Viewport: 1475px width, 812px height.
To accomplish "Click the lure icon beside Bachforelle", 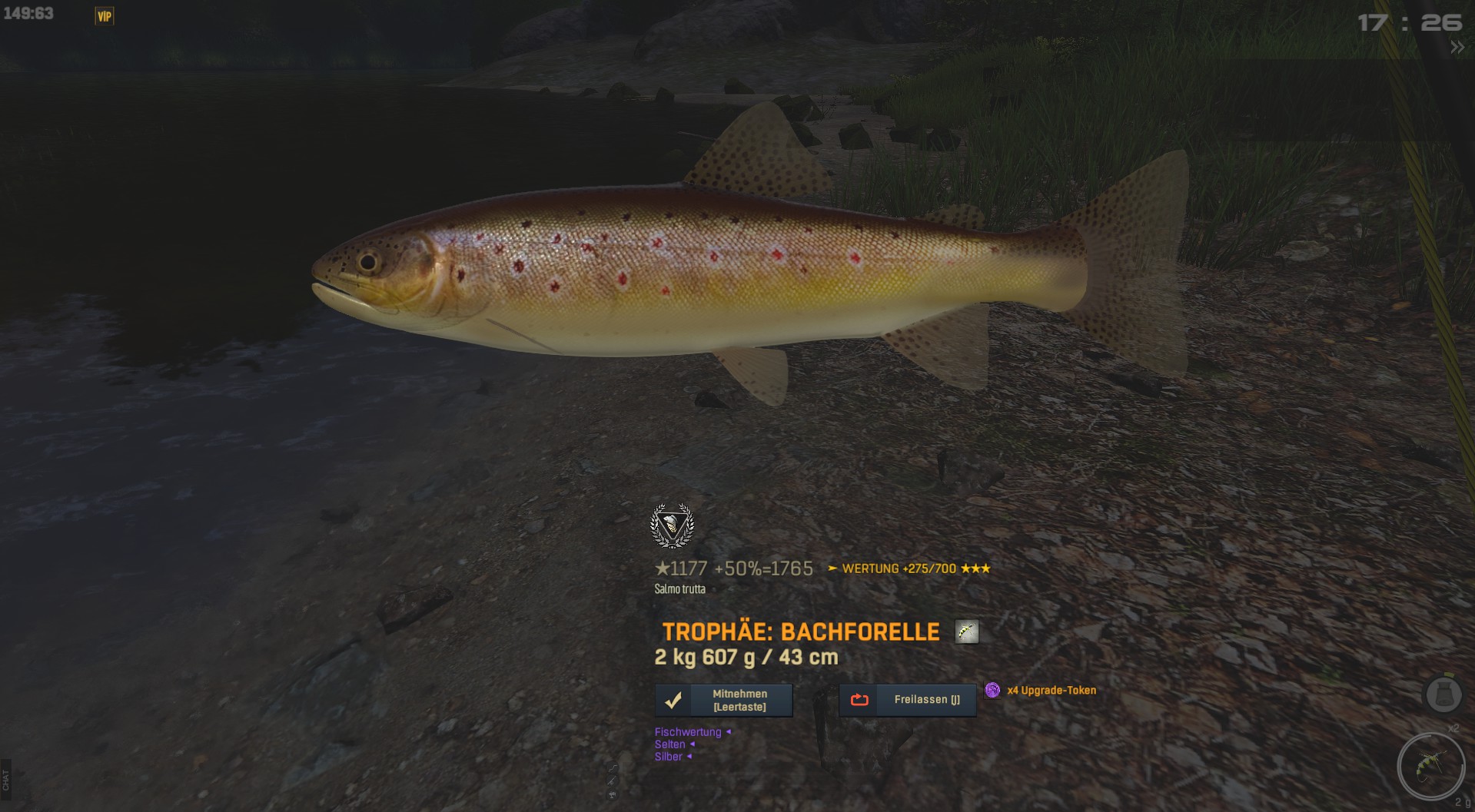I will tap(966, 631).
